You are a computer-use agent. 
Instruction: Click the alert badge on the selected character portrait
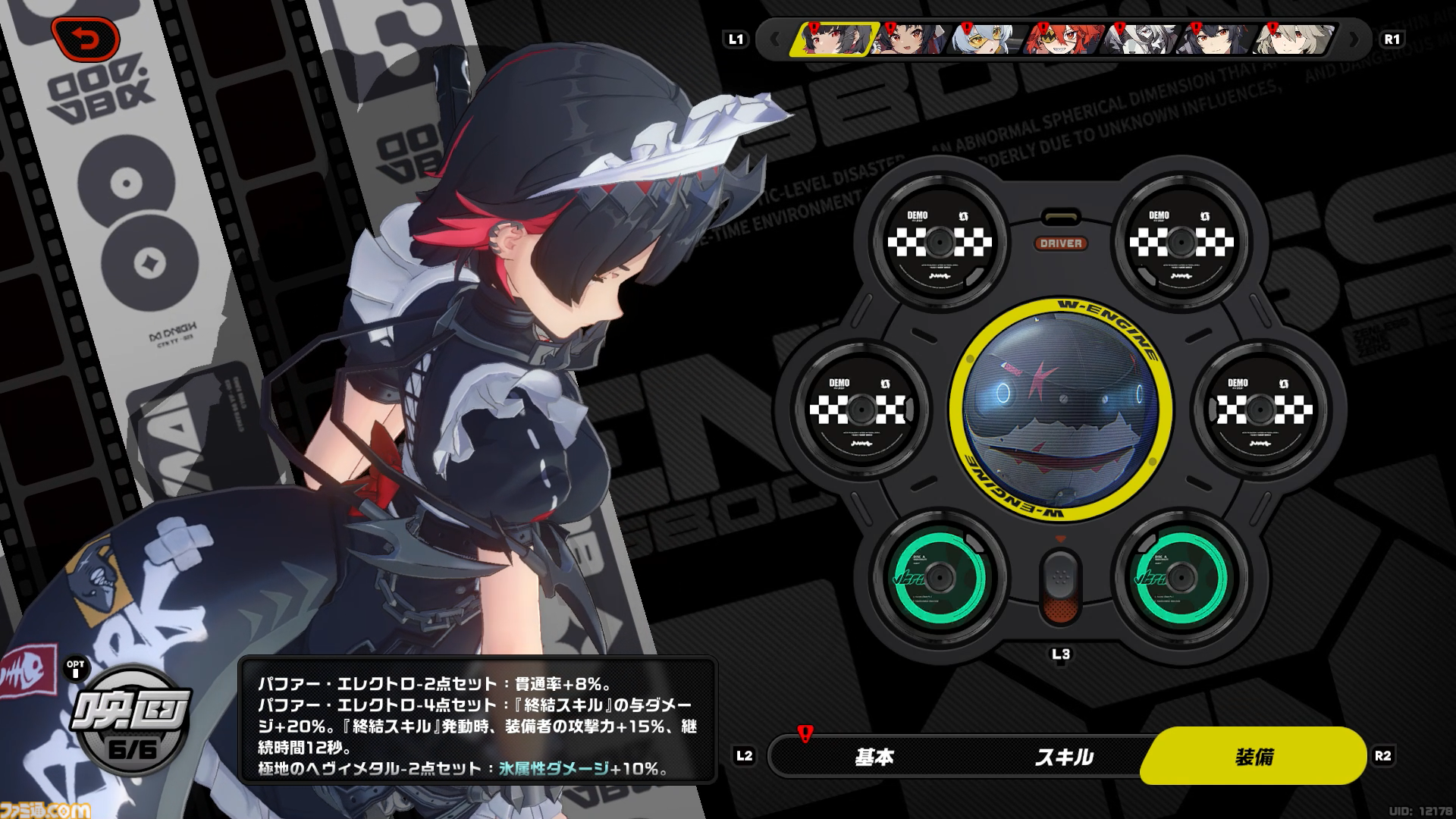813,27
